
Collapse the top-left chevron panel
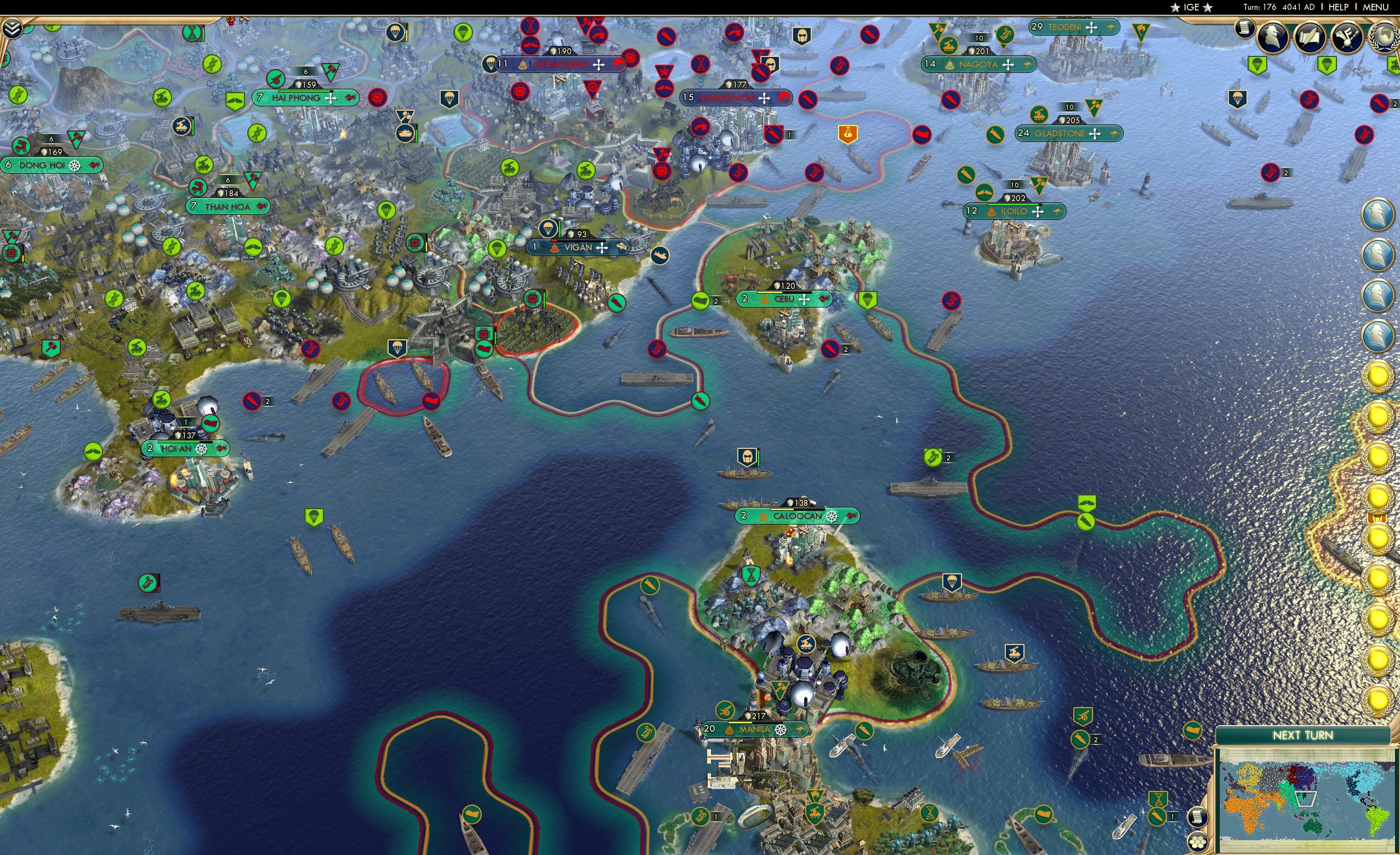click(x=13, y=29)
